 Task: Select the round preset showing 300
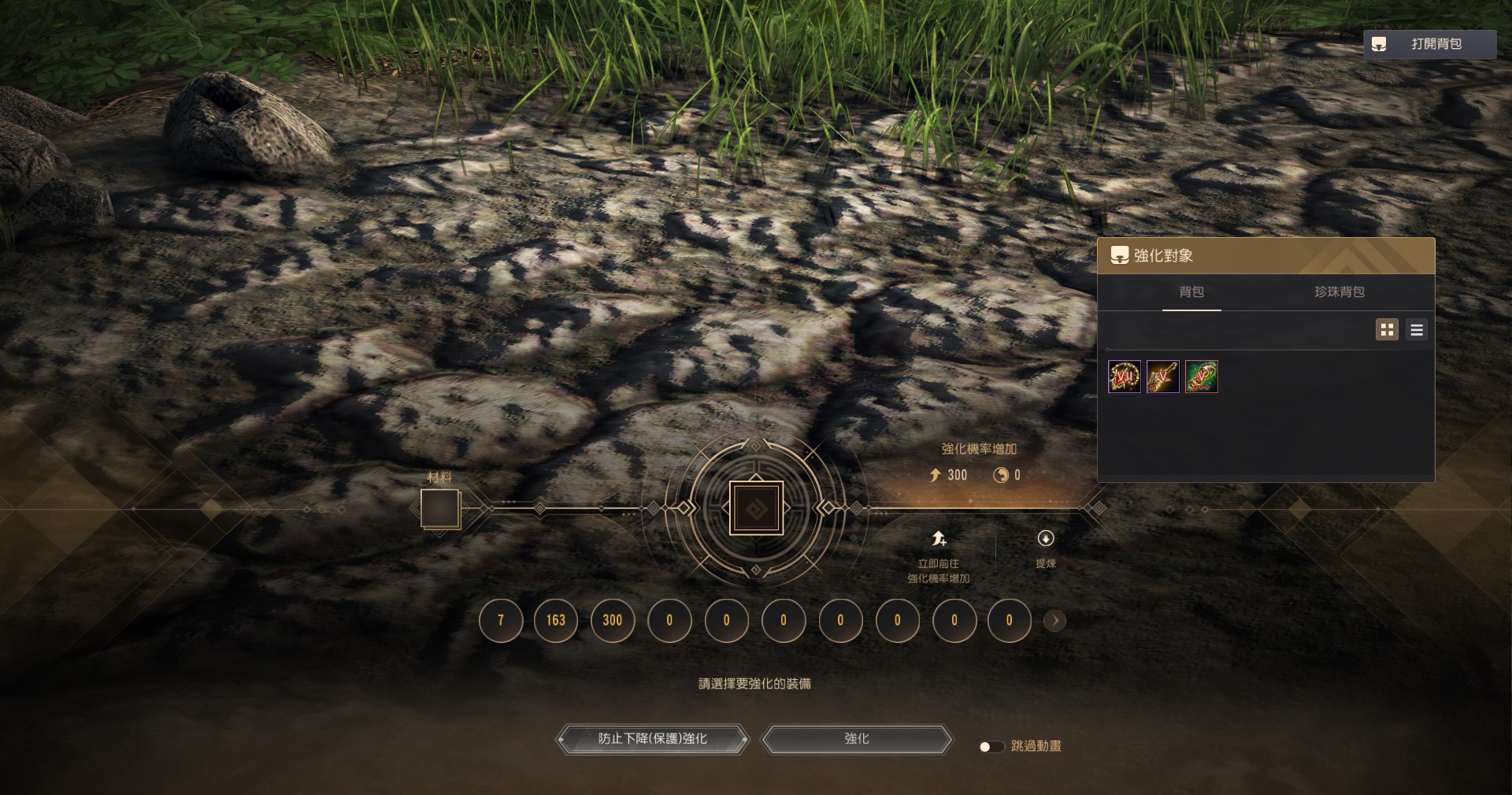coord(613,620)
